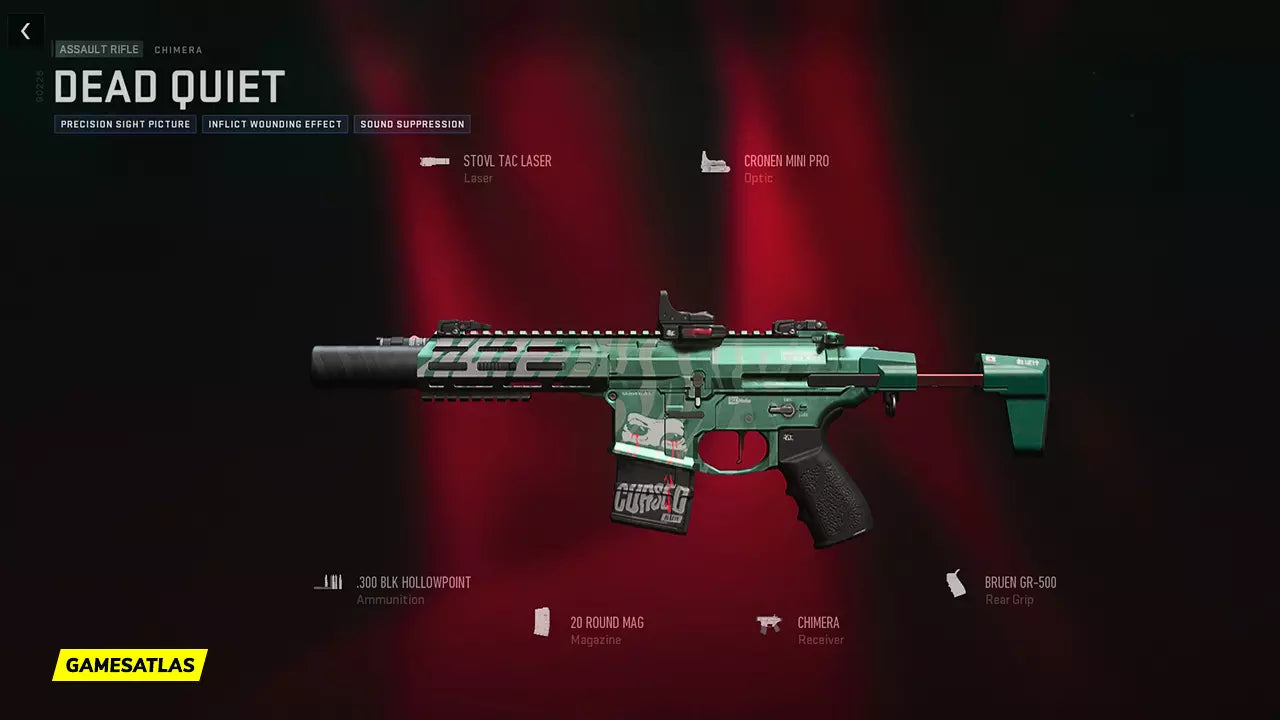Go back using the arrow button
The image size is (1280, 720).
point(26,31)
